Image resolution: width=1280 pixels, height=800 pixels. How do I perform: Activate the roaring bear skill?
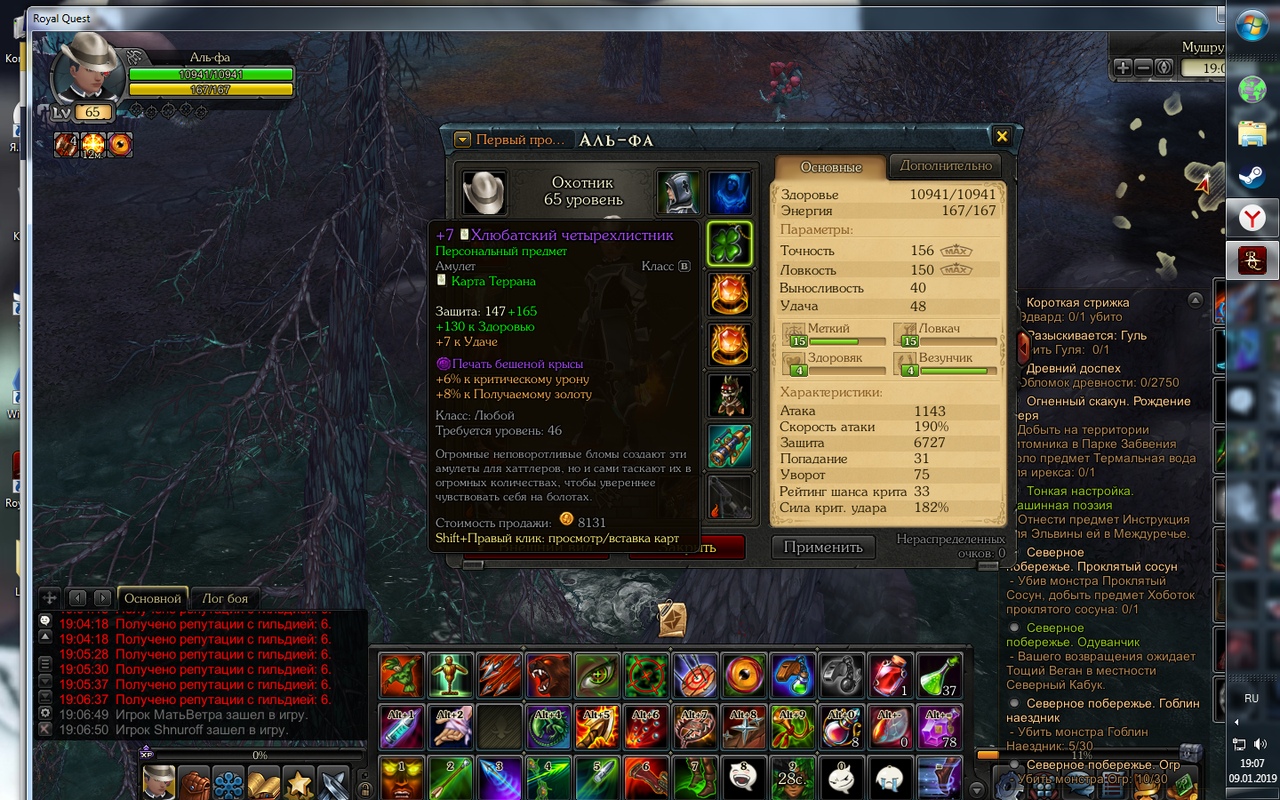point(549,675)
